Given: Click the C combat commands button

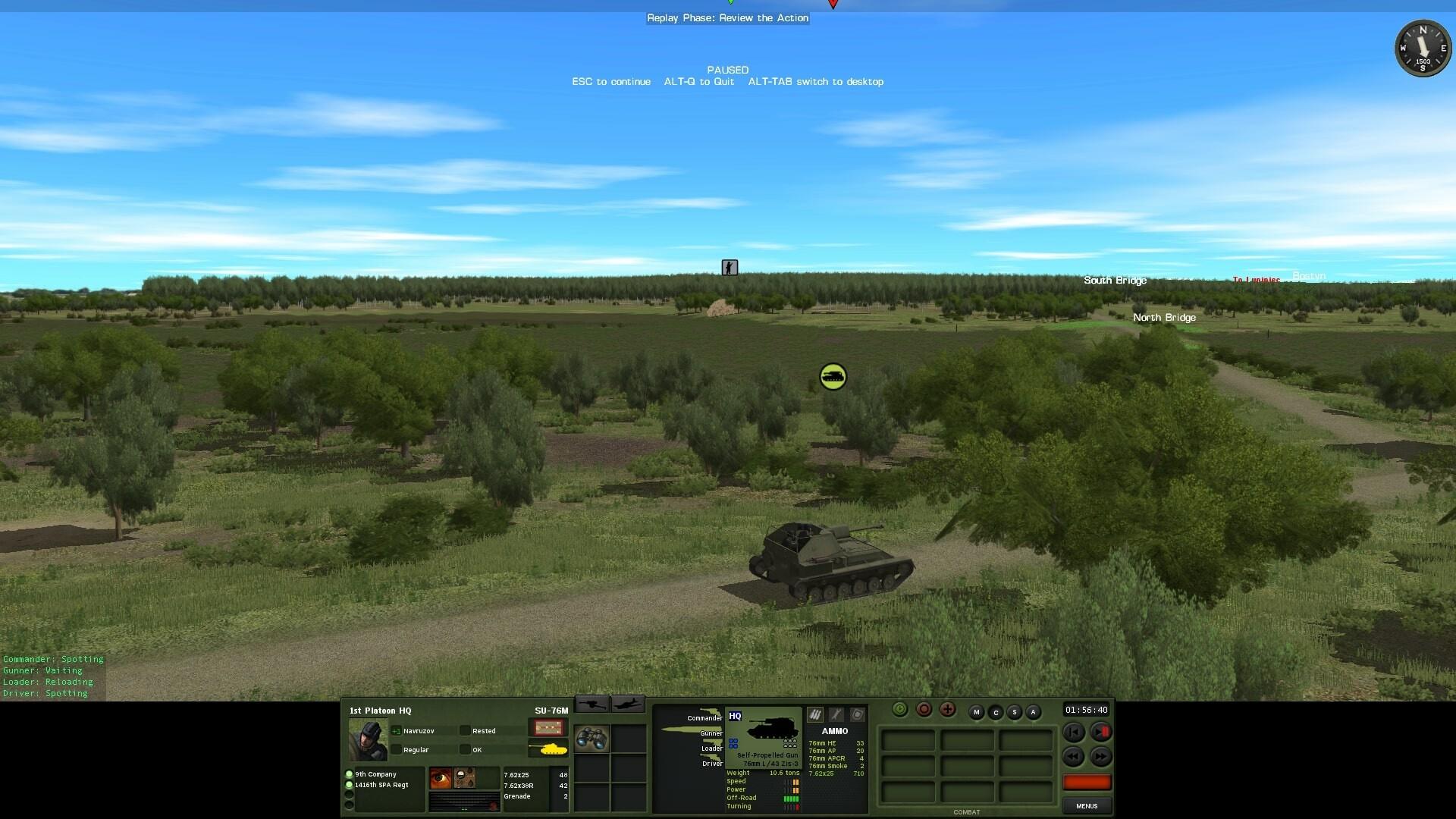Looking at the screenshot, I should pos(996,713).
